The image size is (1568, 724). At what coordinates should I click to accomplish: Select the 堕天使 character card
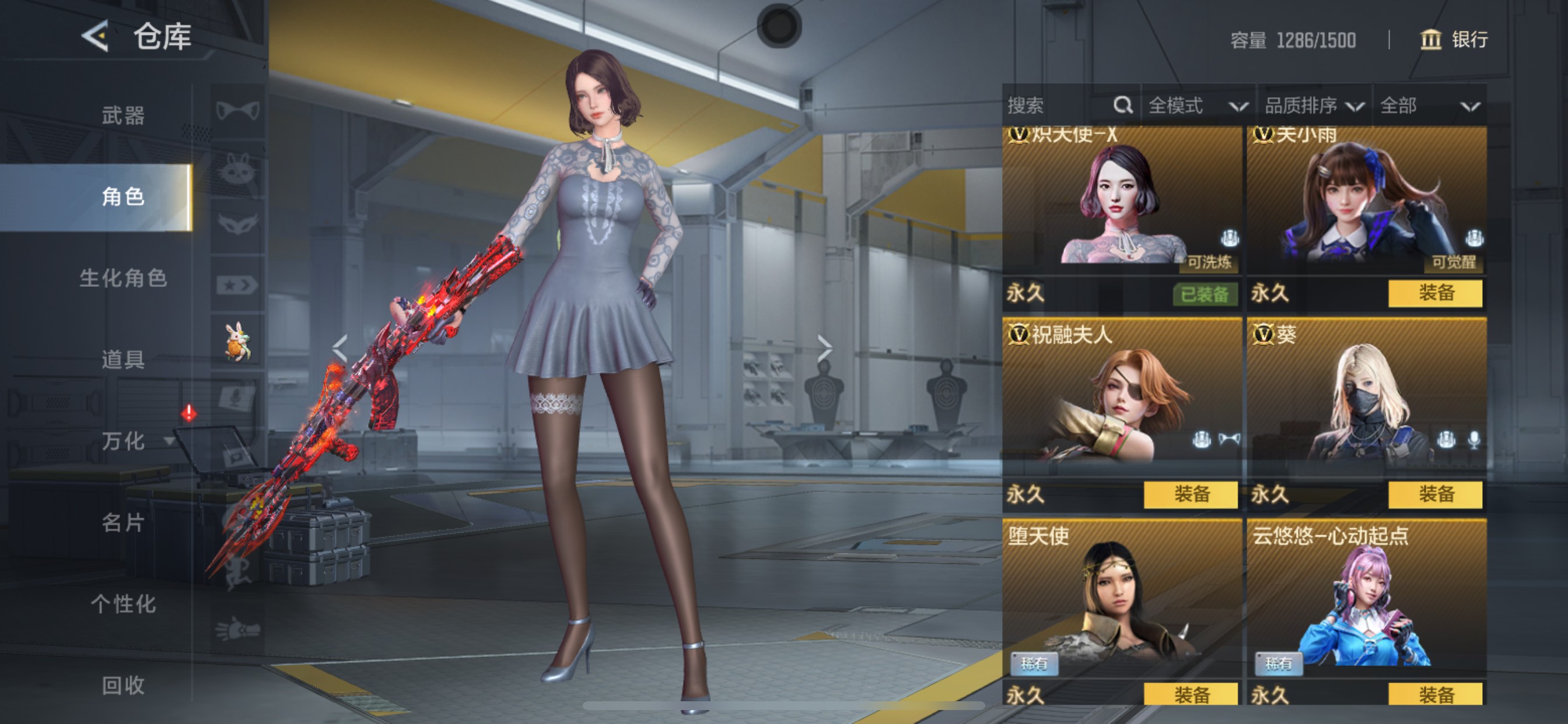click(x=1121, y=599)
